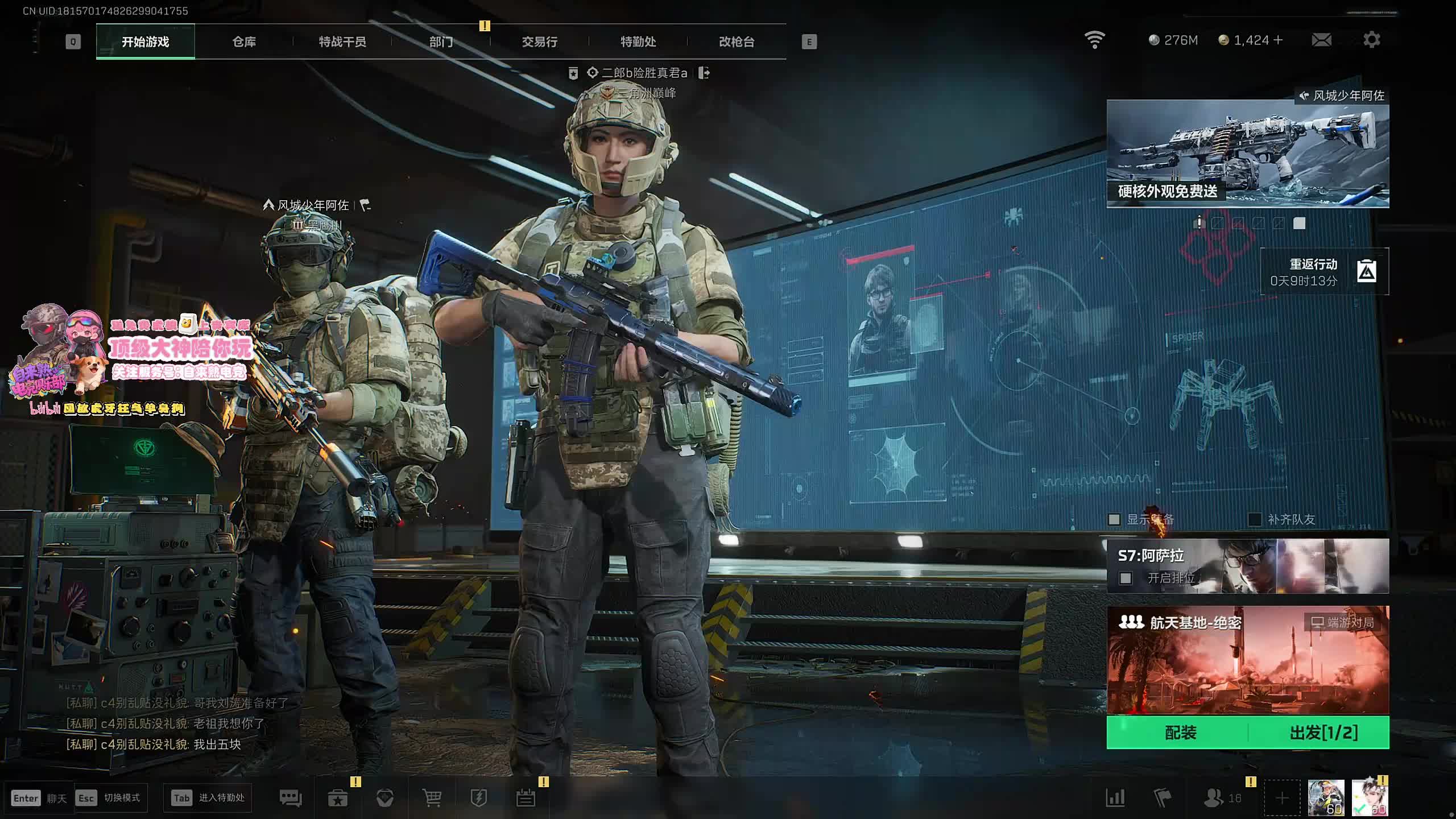Go to the 交易行 tab

539,42
